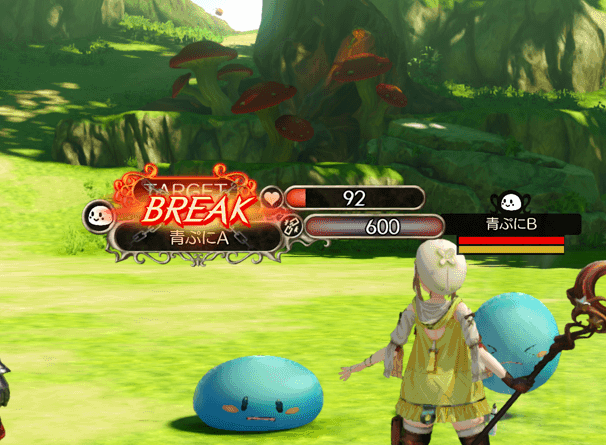Image resolution: width=606 pixels, height=445 pixels.
Task: Switch target to 青ぷにB nameplate
Action: coord(511,224)
